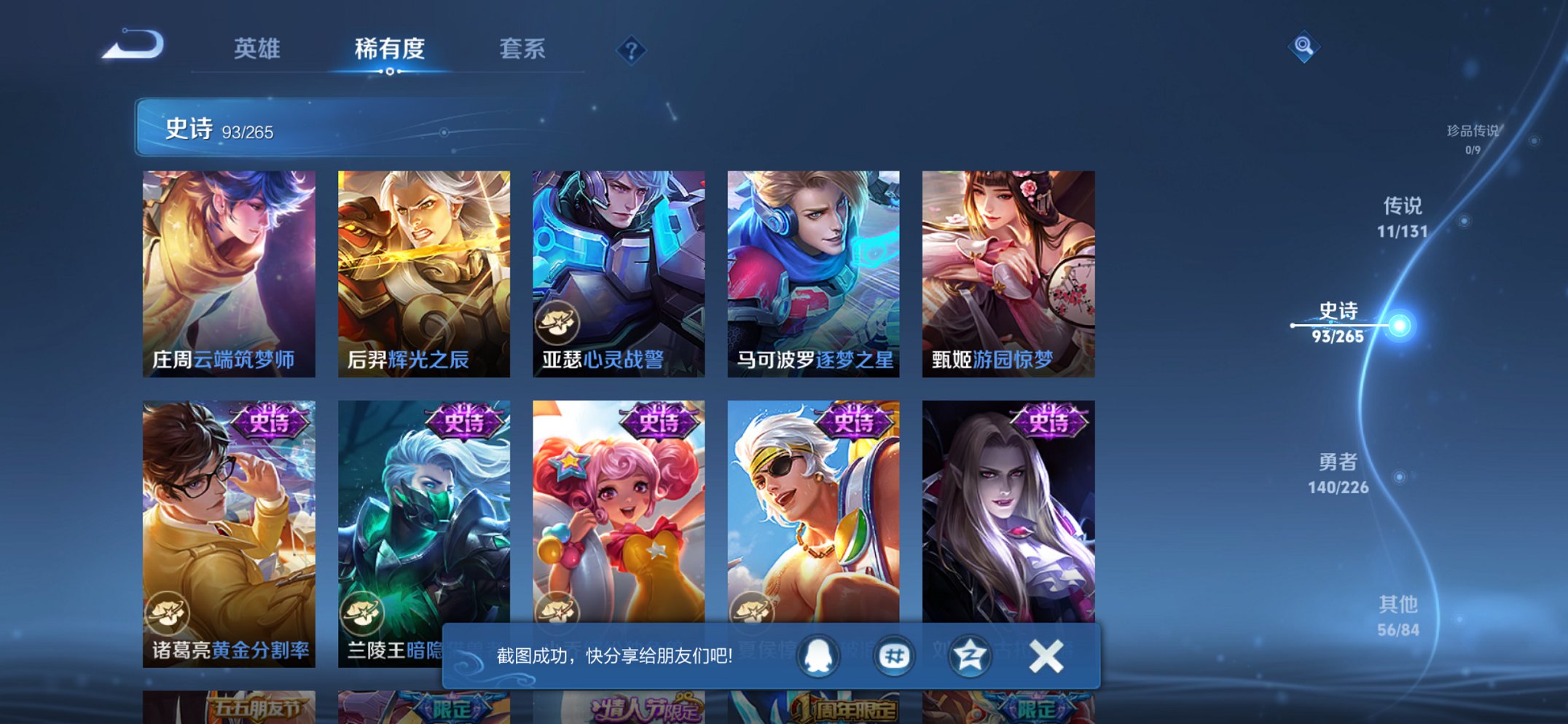Switch to the 英雄 tab

[x=256, y=48]
